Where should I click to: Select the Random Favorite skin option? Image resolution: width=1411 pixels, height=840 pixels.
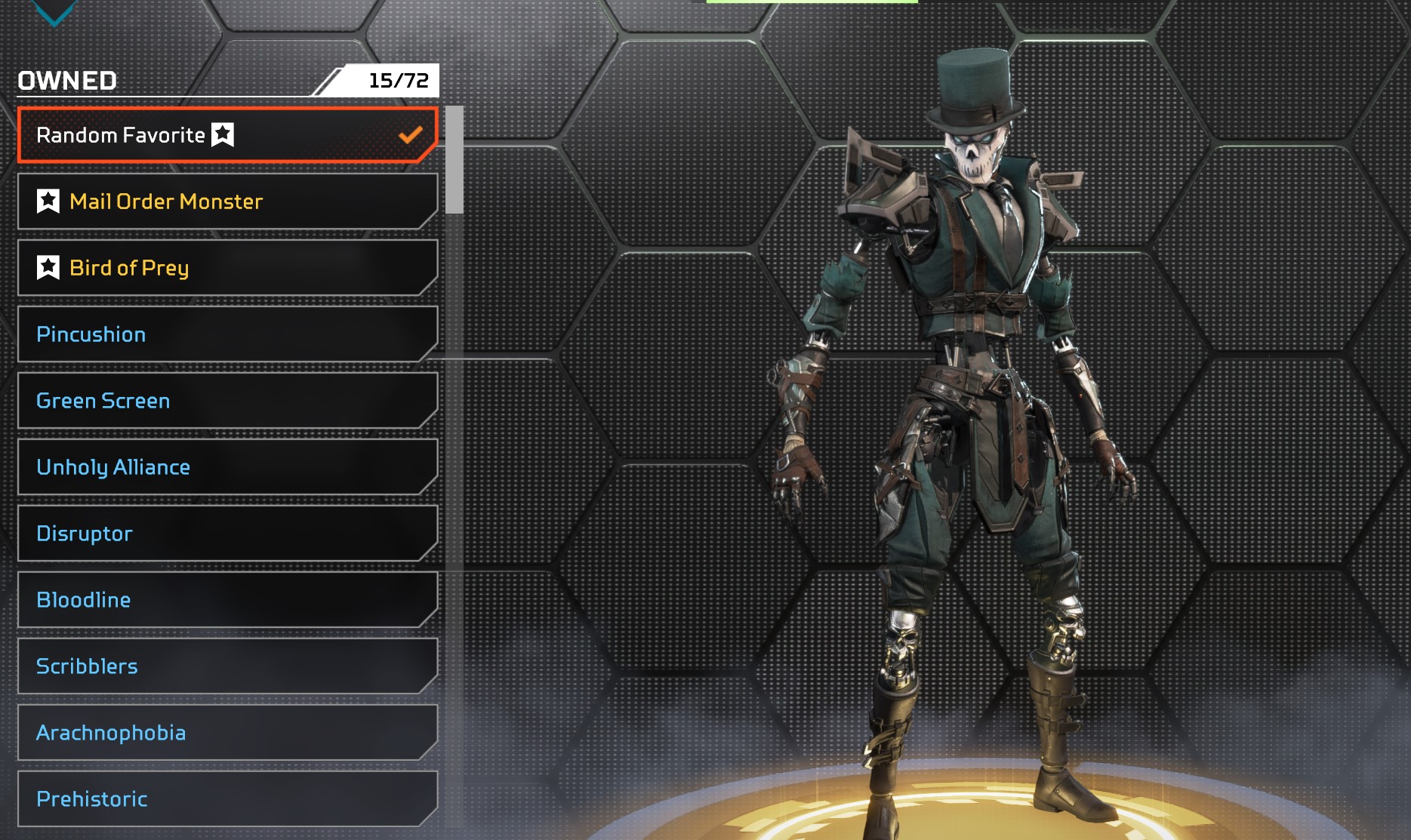pos(226,135)
